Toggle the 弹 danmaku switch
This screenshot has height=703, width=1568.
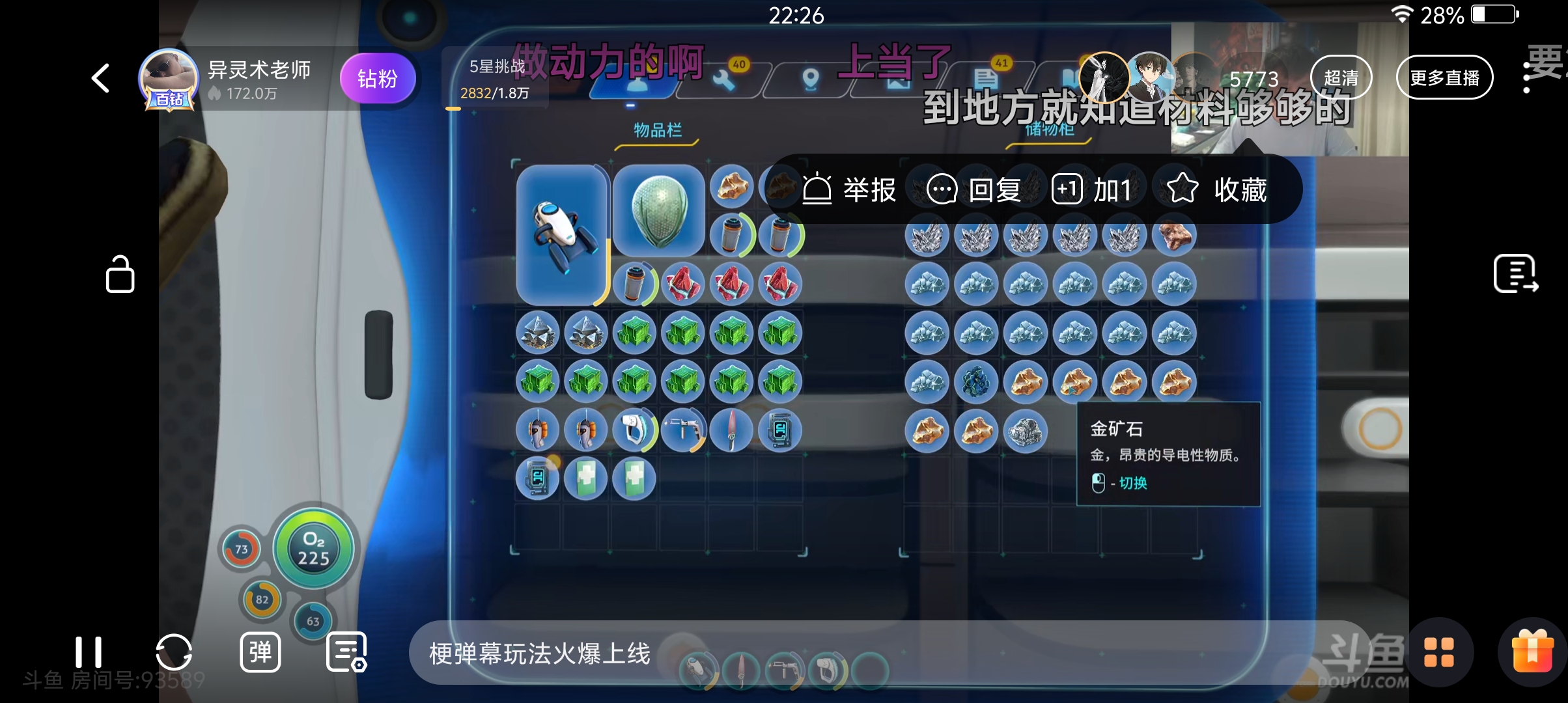260,653
